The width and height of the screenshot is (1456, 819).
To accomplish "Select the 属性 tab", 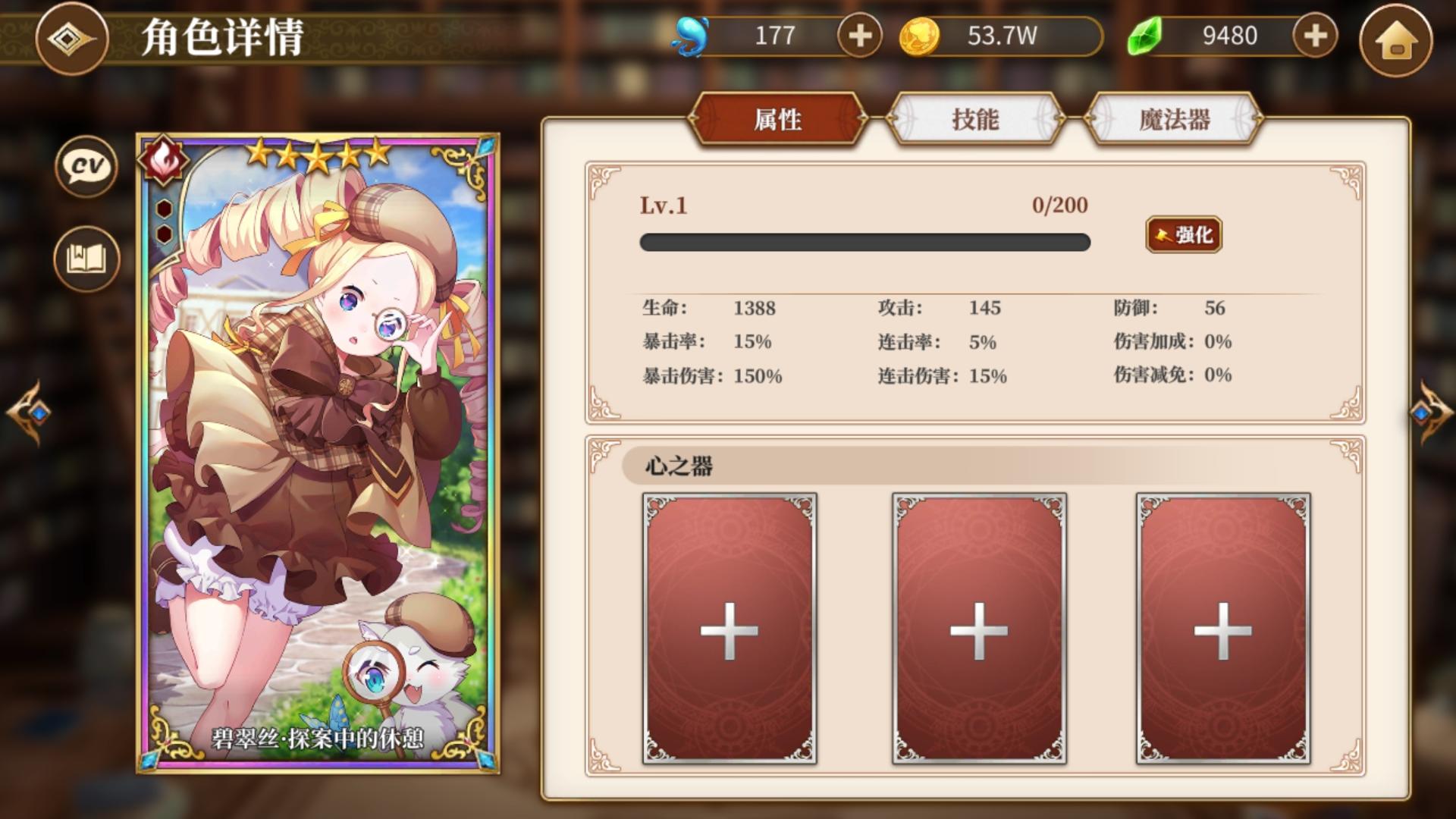I will tap(779, 120).
